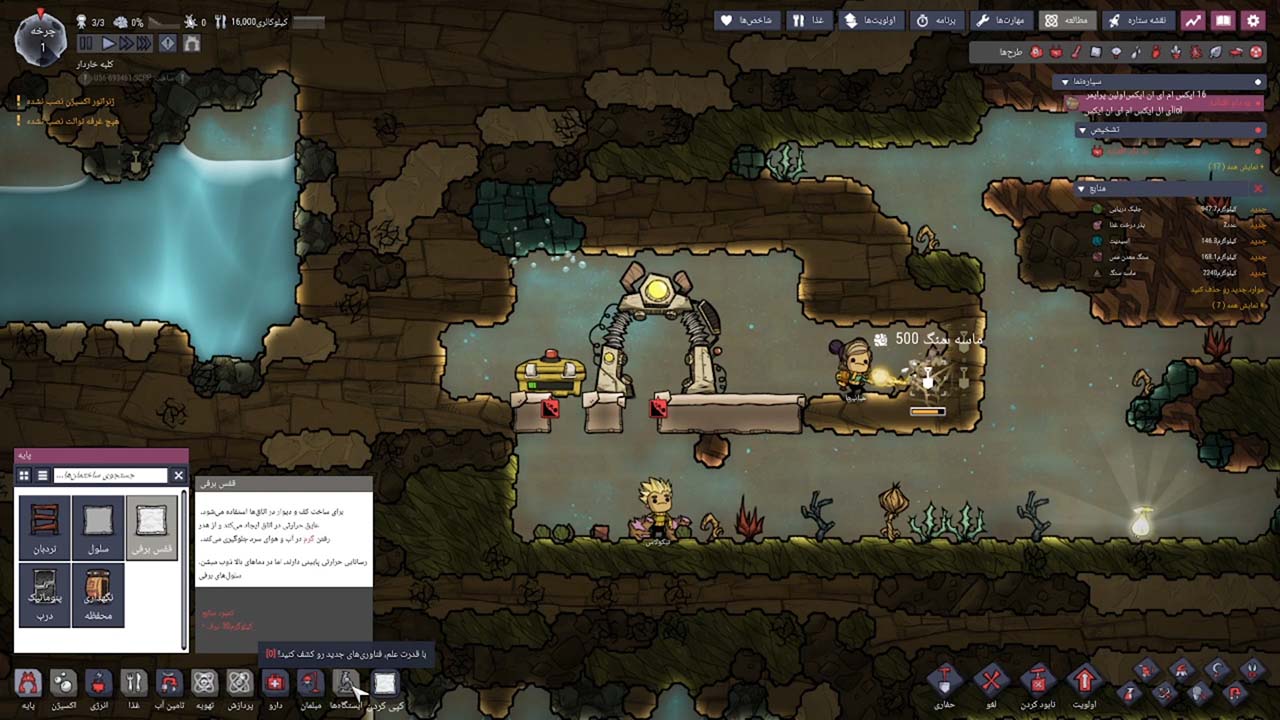Pause the game with the pause control
This screenshot has width=1280, height=720.
[84, 42]
